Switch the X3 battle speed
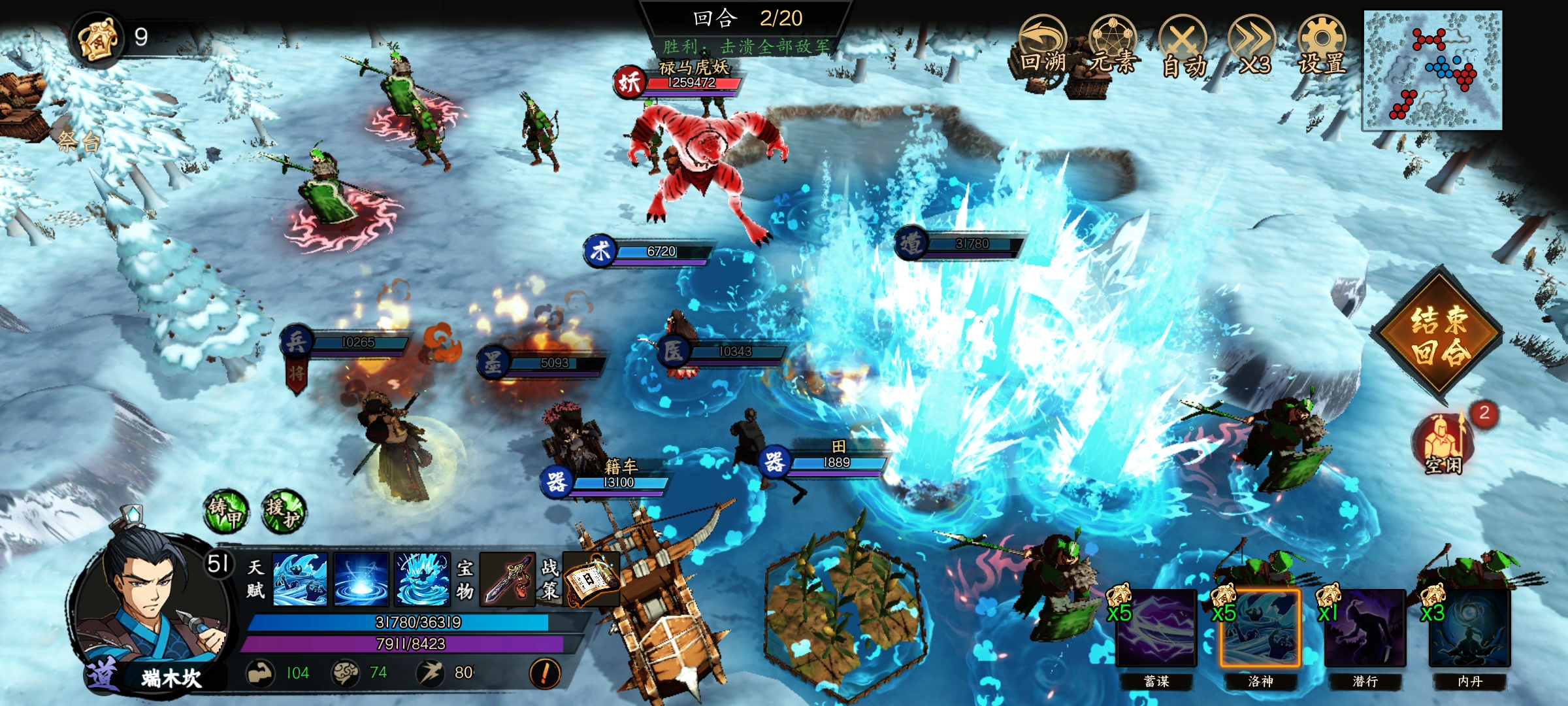1568x706 pixels. coord(1252,47)
